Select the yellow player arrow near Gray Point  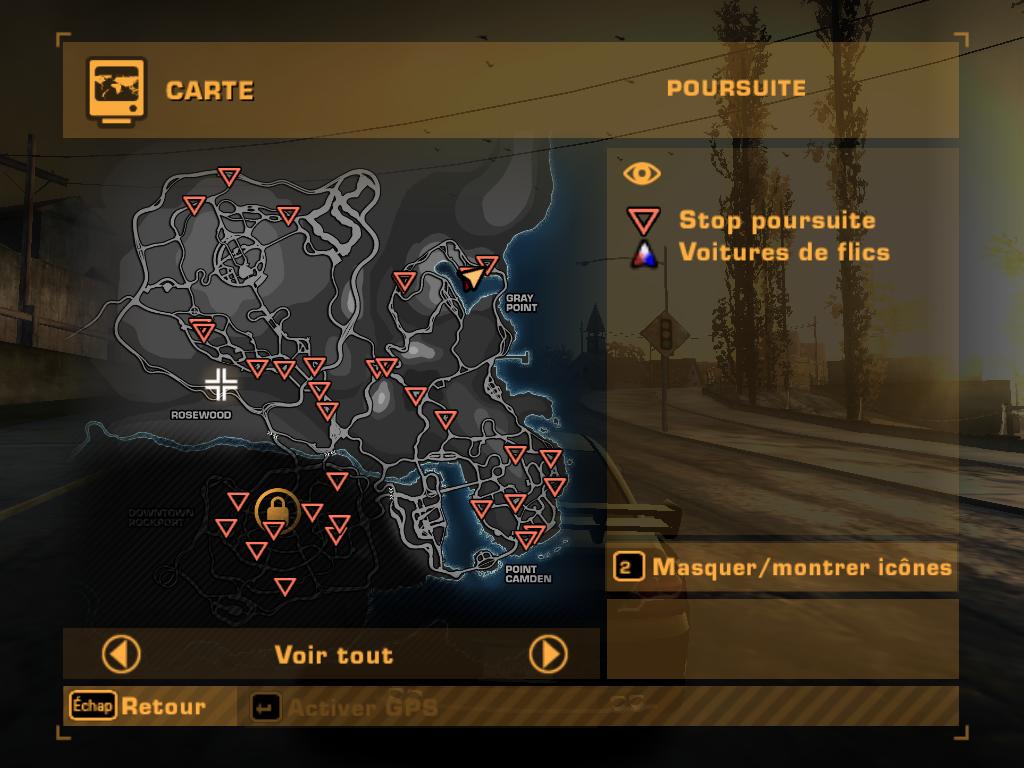(x=471, y=277)
